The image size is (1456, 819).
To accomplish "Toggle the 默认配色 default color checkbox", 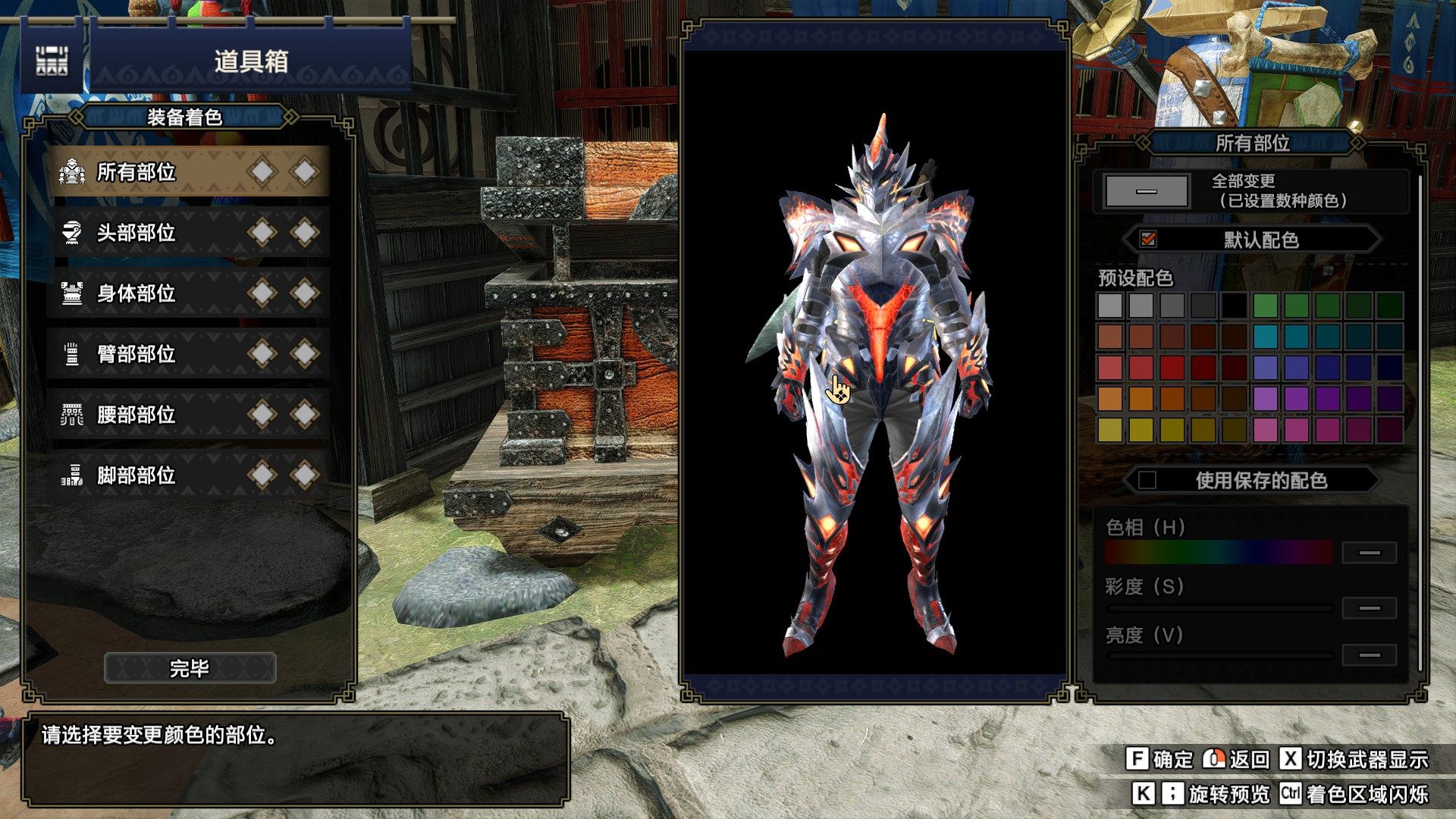I will (x=1148, y=240).
